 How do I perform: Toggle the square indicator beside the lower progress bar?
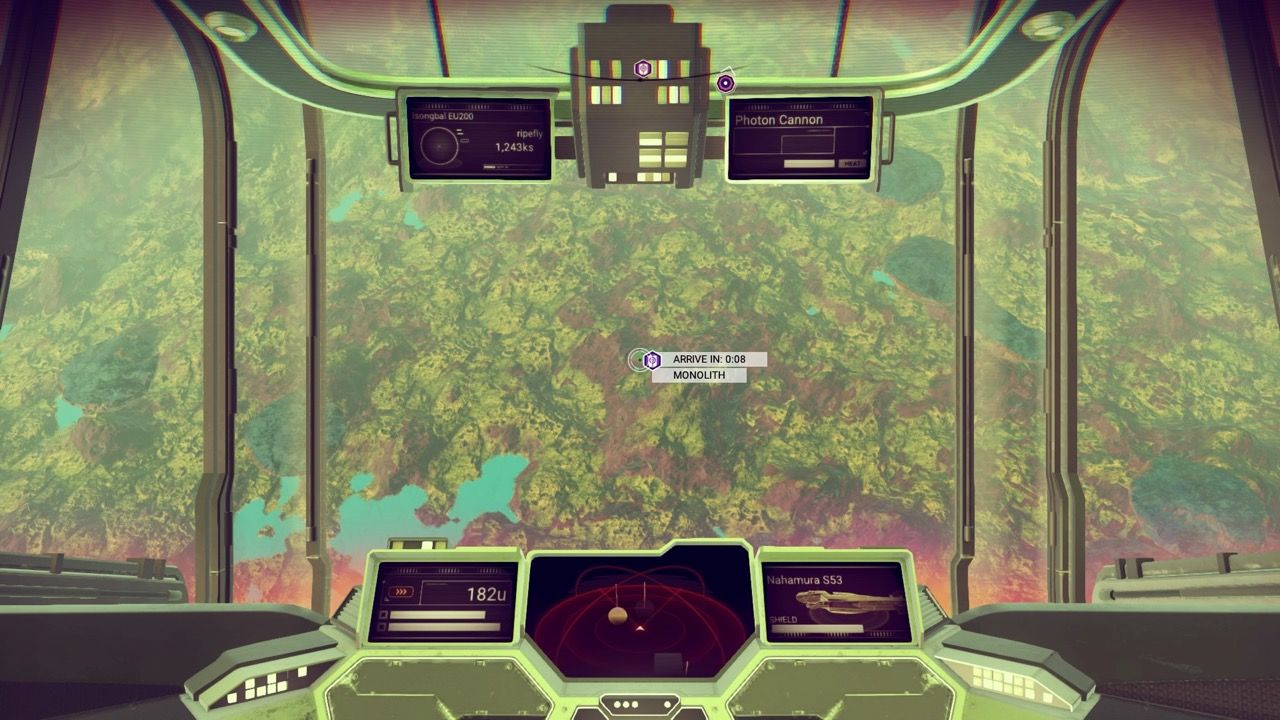pyautogui.click(x=383, y=627)
